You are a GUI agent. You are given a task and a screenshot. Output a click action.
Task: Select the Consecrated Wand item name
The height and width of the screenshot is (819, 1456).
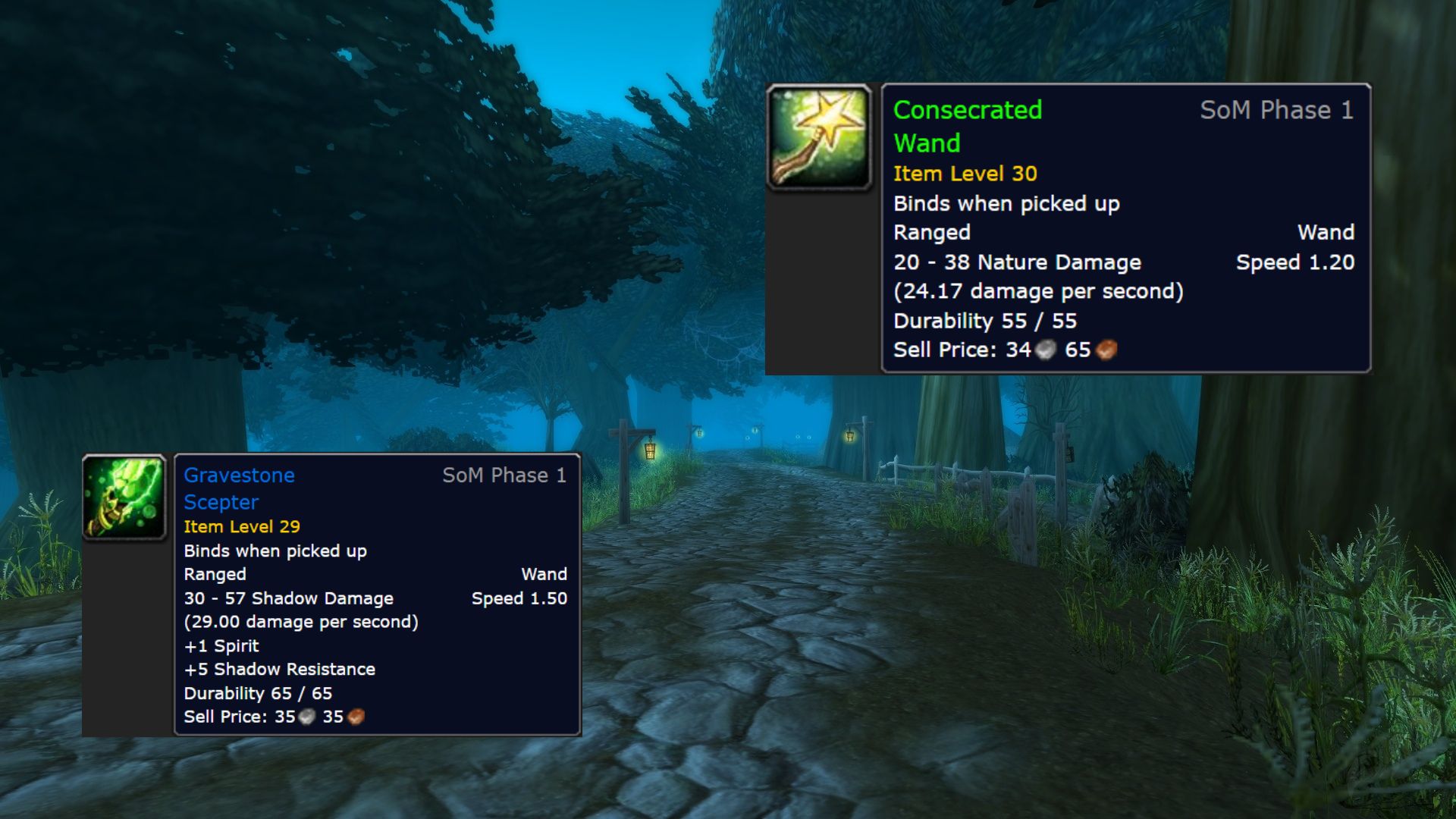(968, 127)
